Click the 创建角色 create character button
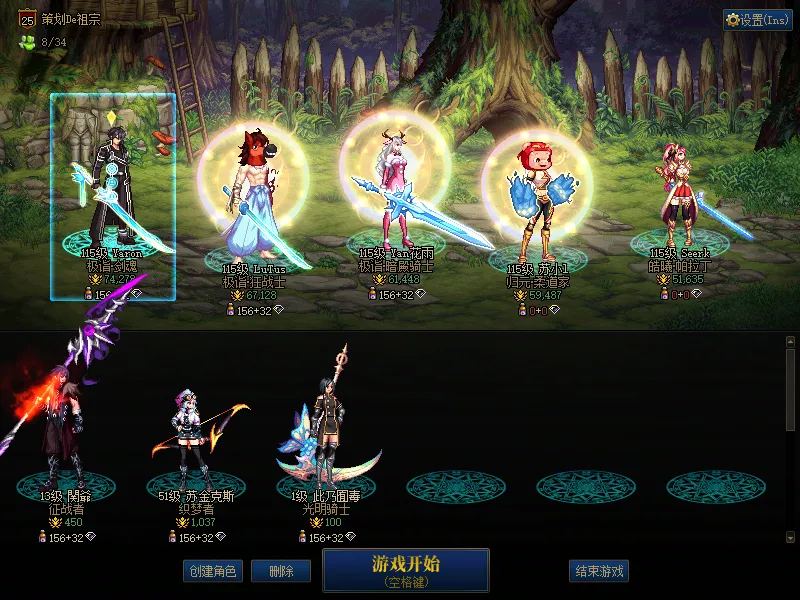This screenshot has width=800, height=600. (211, 571)
